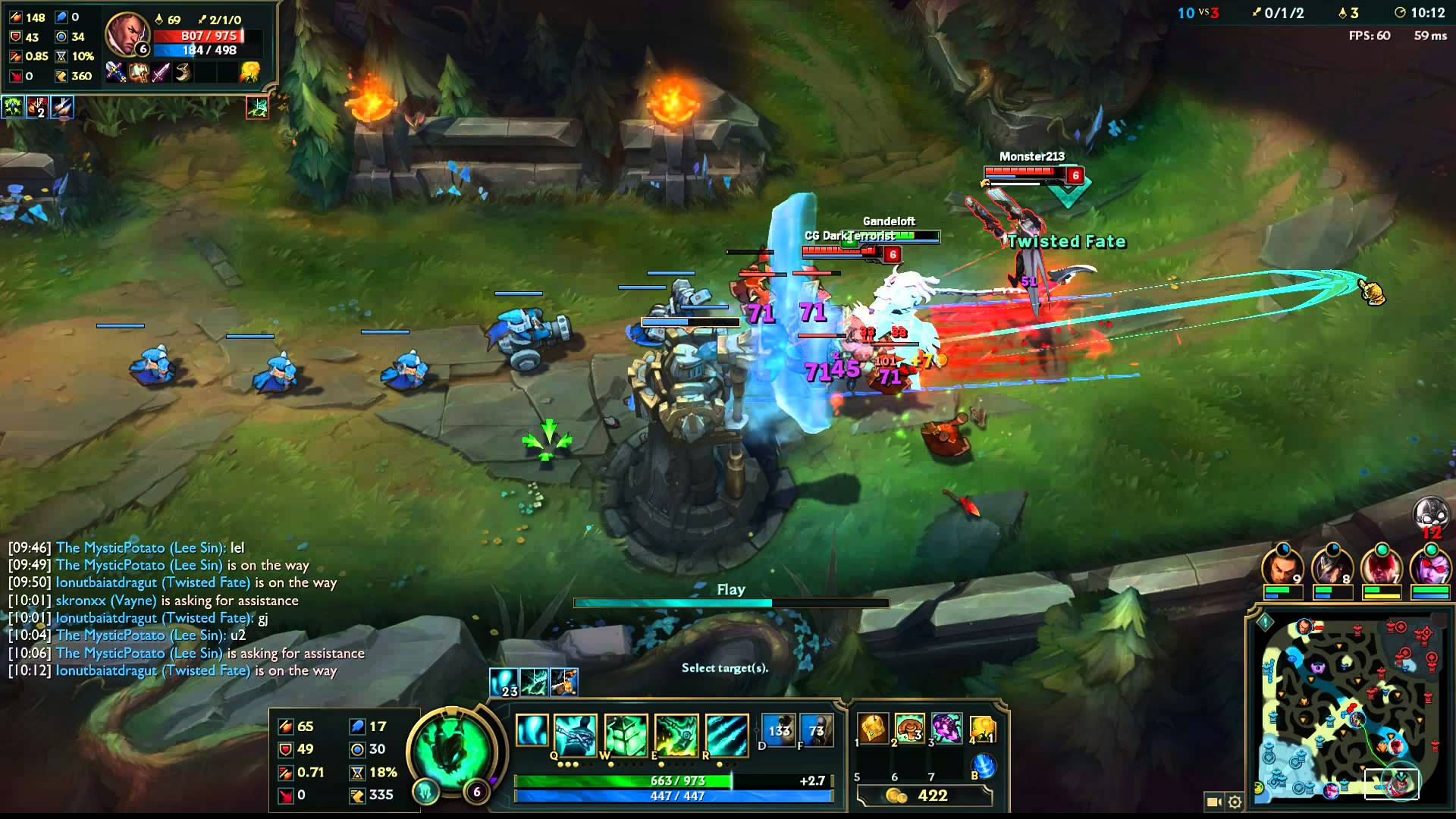Cast Thresh's Q hook ability

pos(575,733)
